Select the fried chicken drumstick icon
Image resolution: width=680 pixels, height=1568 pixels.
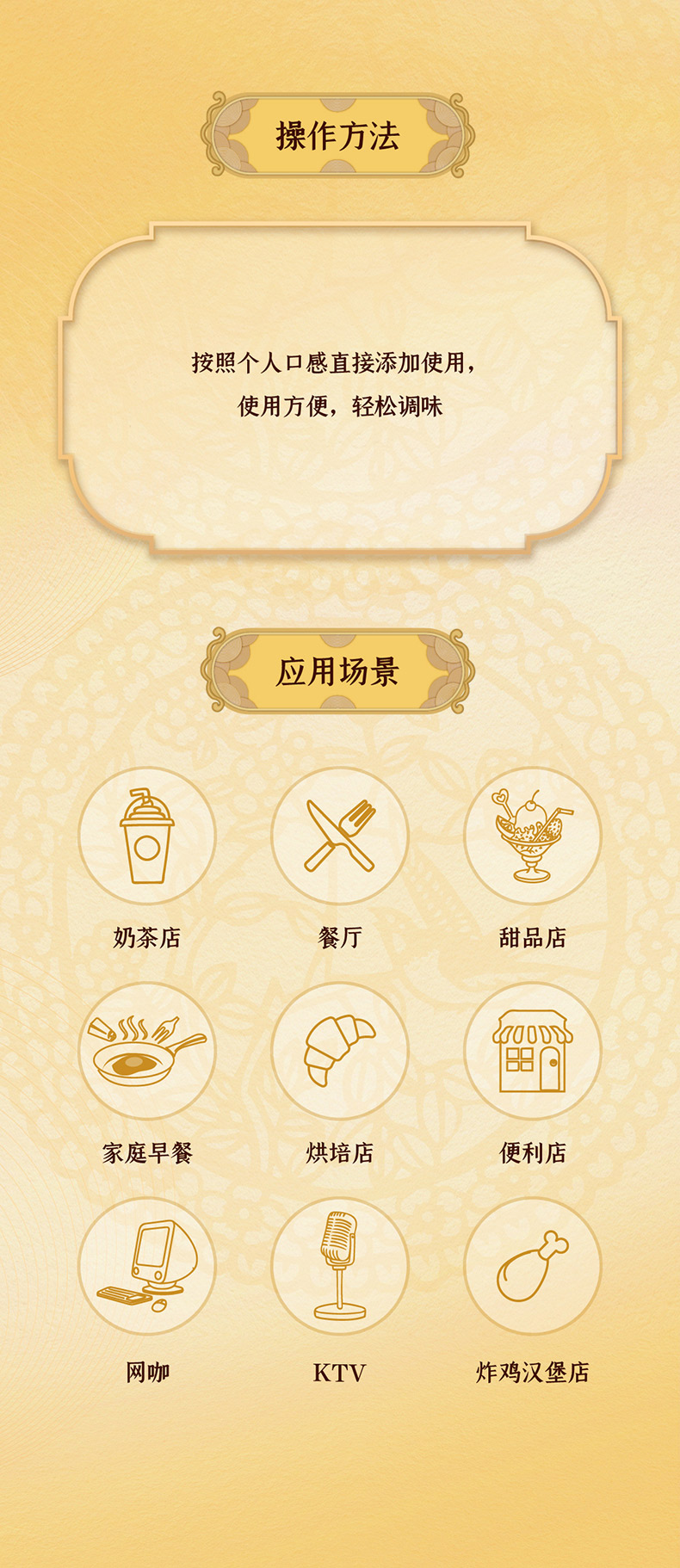532,1266
